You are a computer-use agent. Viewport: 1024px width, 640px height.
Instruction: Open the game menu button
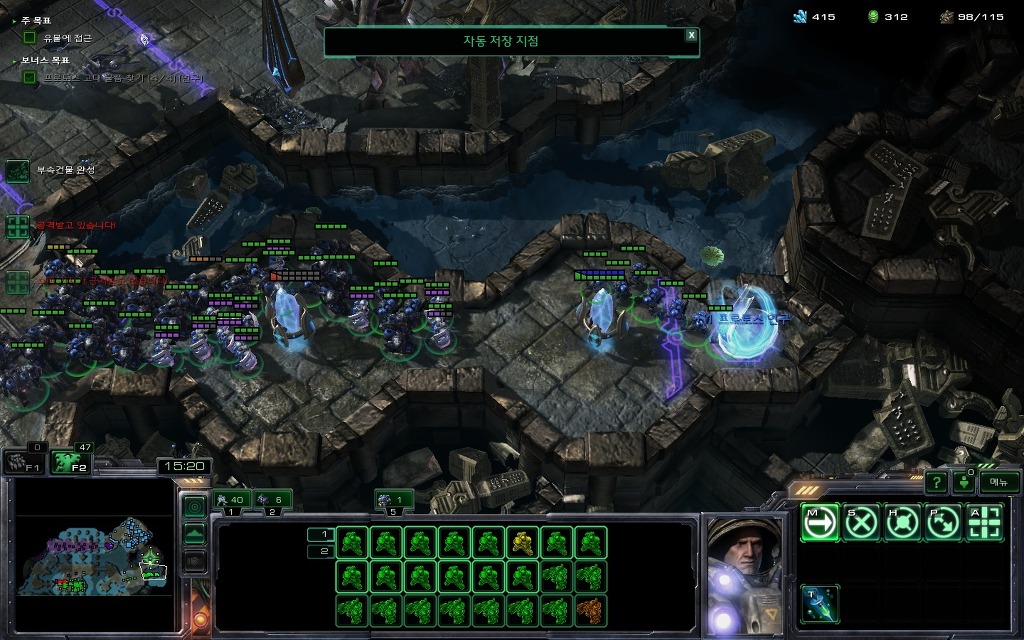pyautogui.click(x=999, y=482)
